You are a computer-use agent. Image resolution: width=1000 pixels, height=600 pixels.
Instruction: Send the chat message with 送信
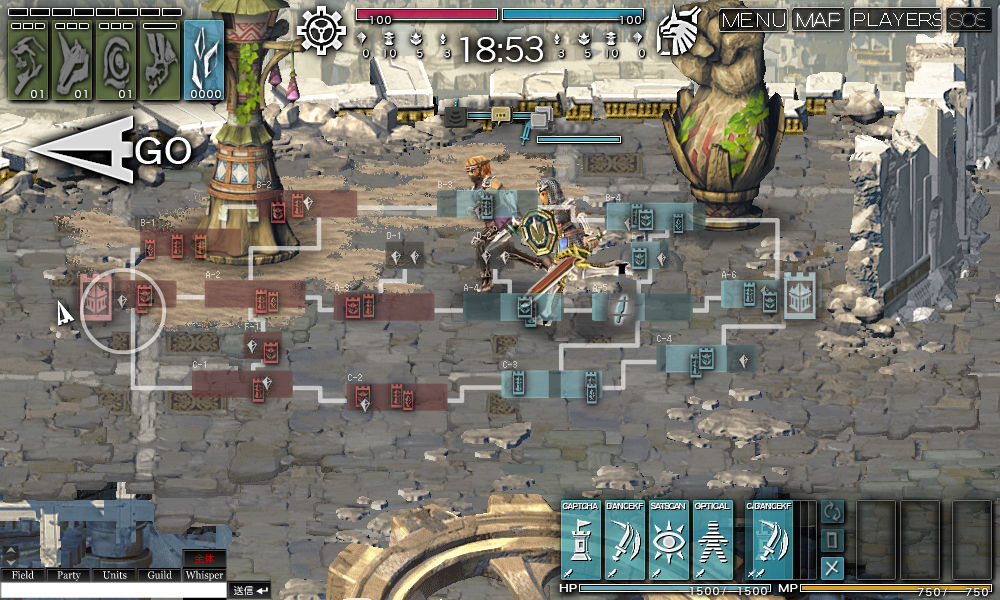pos(251,591)
